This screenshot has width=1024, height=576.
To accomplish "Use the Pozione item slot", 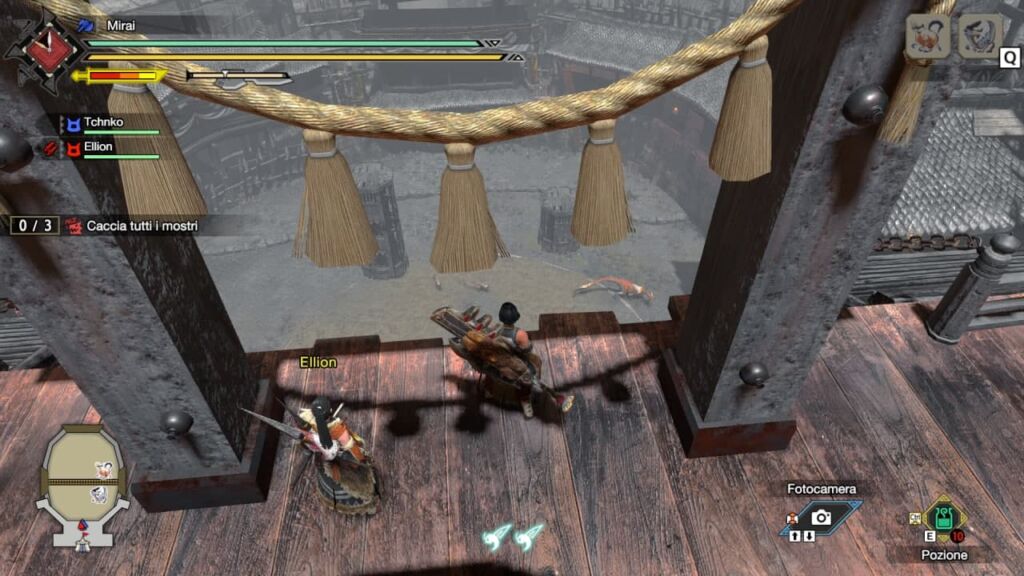I will [943, 518].
